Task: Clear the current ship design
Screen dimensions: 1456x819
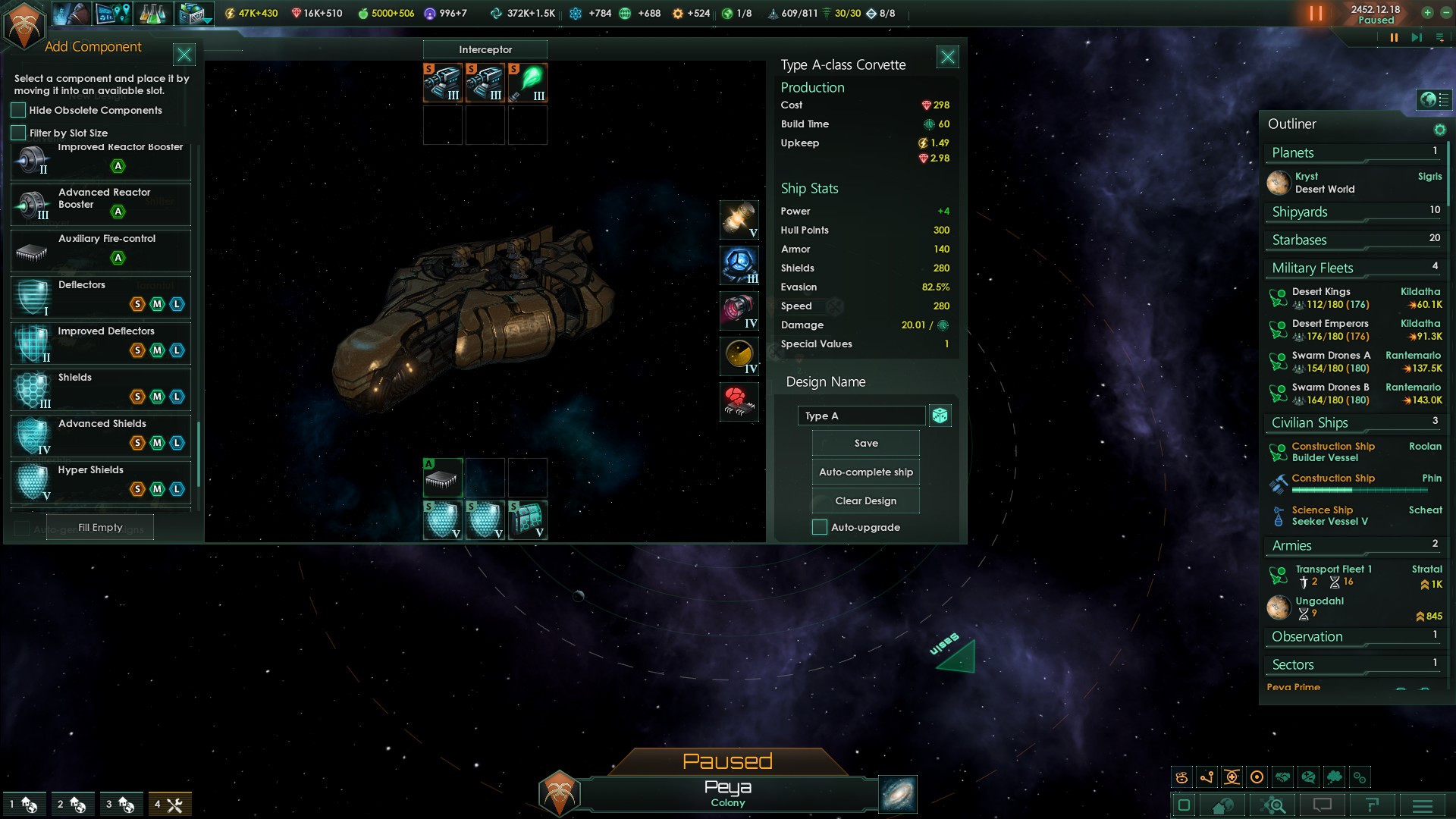Action: [x=865, y=501]
